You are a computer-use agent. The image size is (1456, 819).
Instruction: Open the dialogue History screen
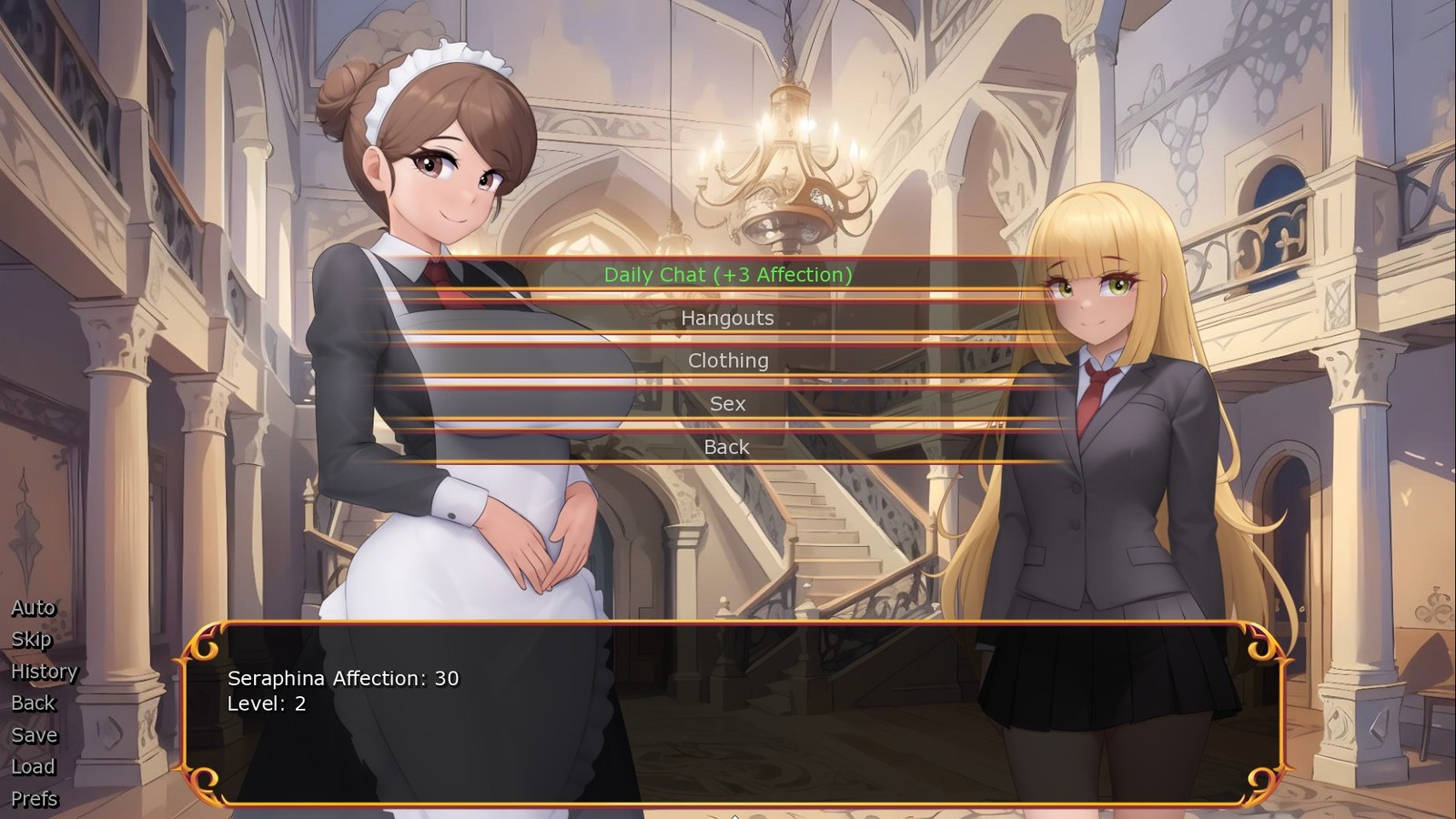[x=44, y=671]
